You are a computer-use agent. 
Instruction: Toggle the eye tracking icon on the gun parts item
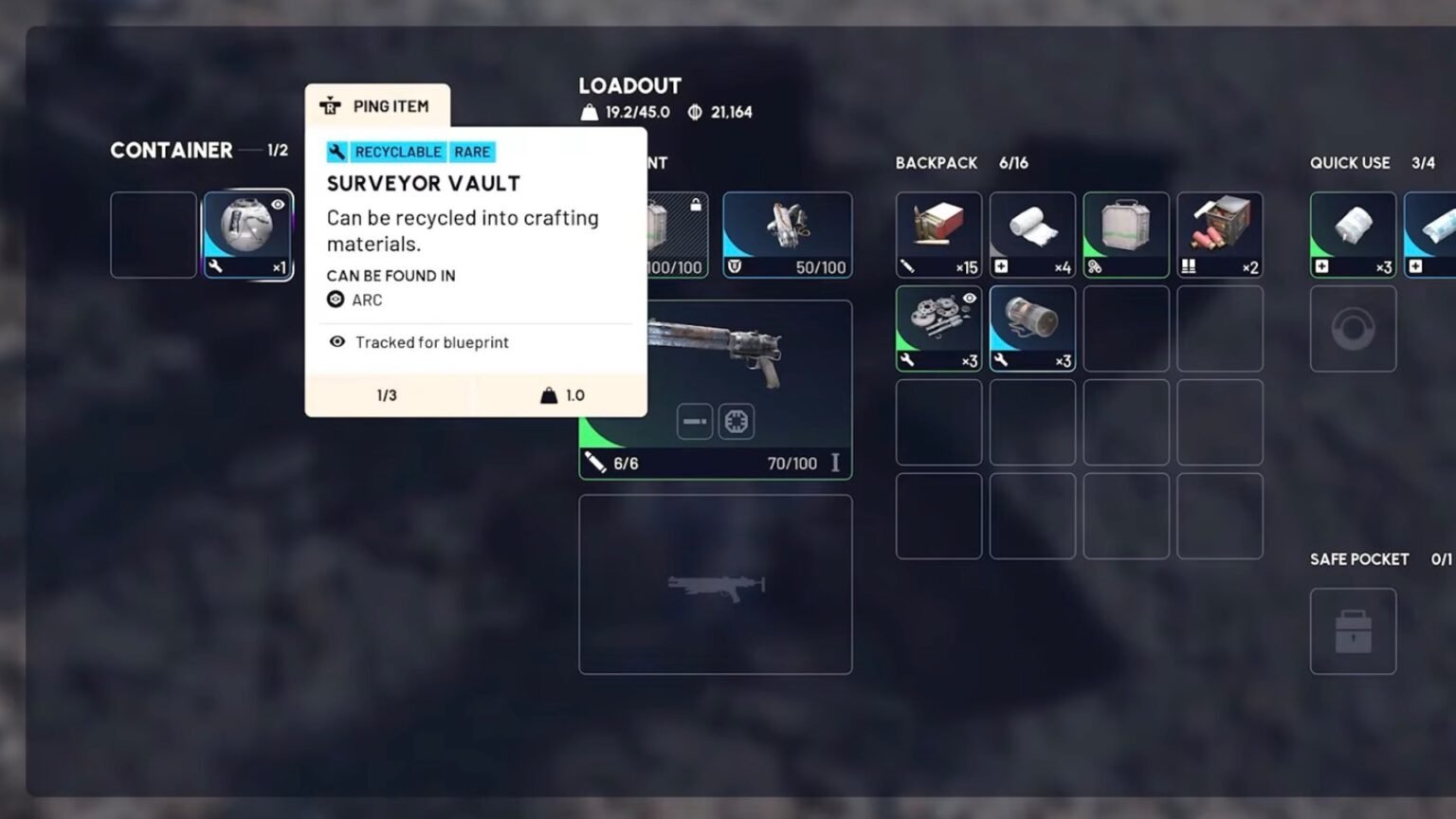968,299
